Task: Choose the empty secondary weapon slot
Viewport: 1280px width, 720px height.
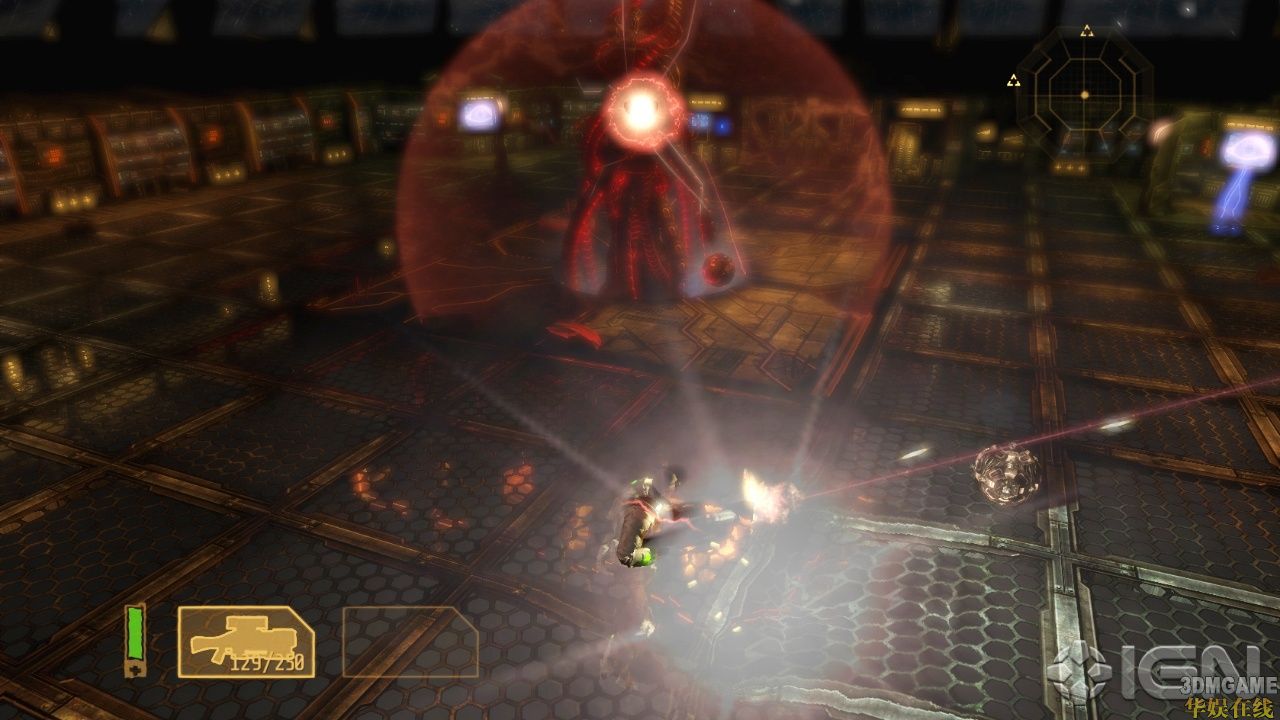Action: 410,641
